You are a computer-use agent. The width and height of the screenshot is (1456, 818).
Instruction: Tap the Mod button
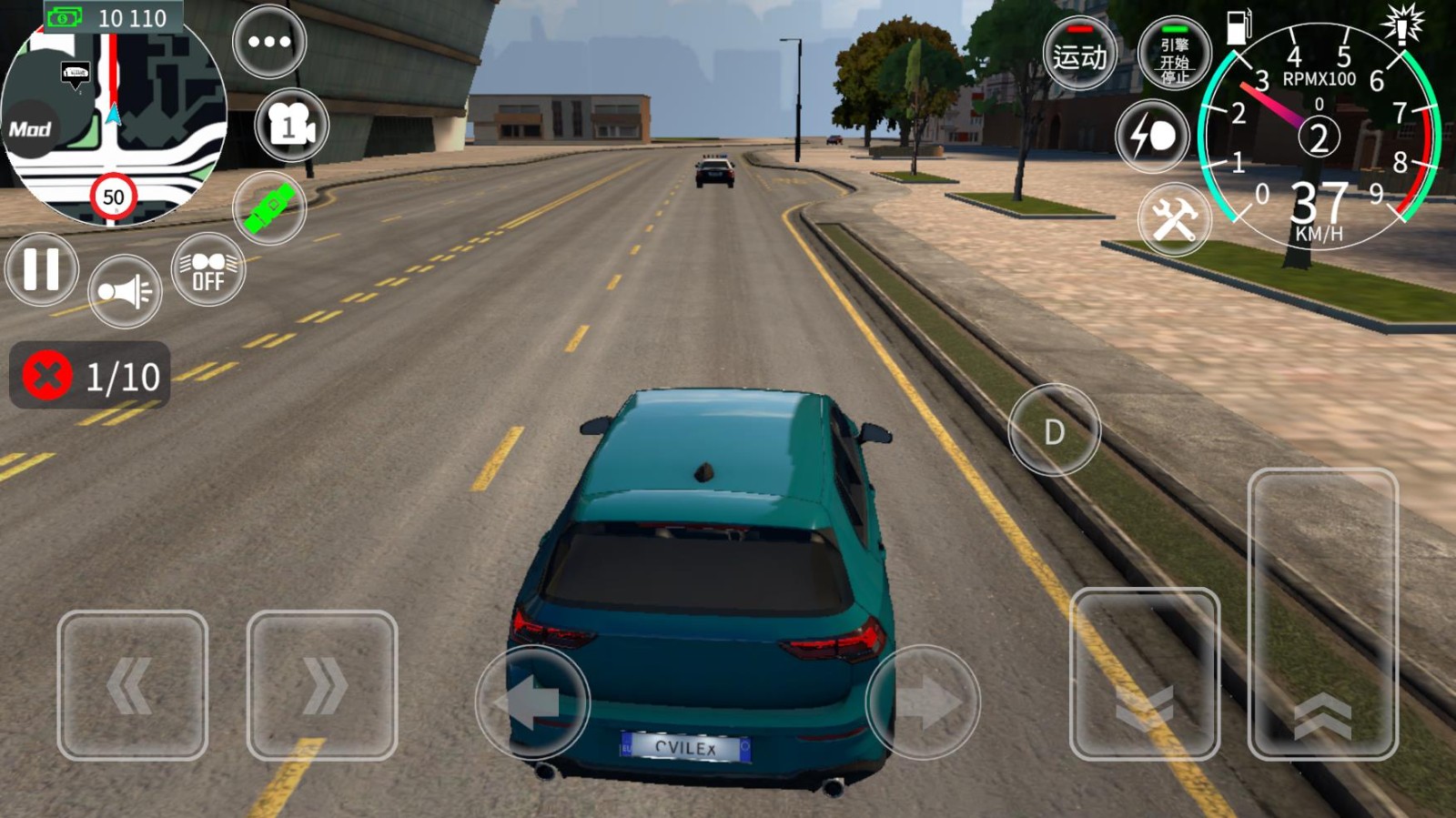tap(30, 129)
